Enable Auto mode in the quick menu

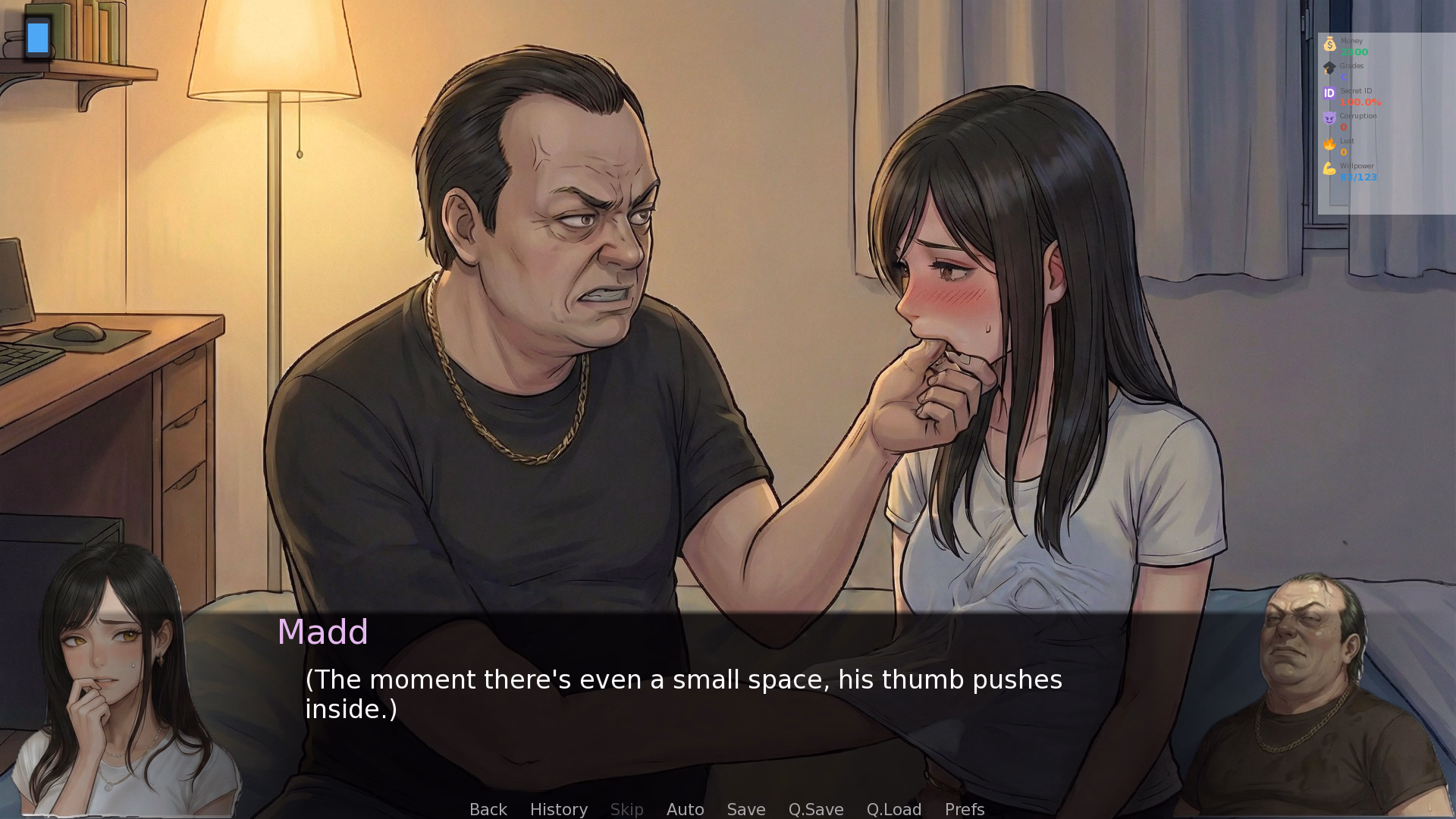point(685,809)
